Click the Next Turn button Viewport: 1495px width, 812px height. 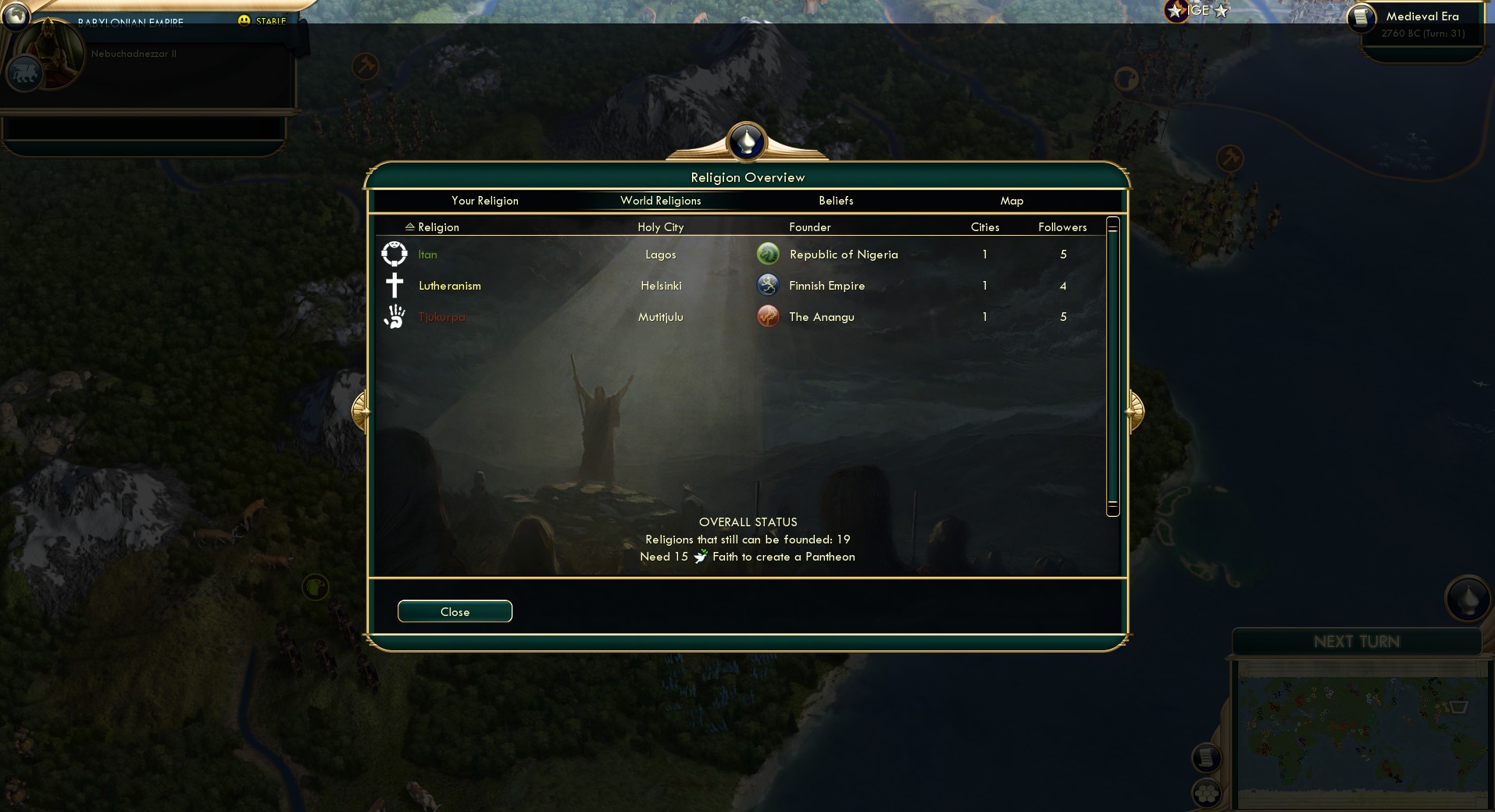point(1356,641)
